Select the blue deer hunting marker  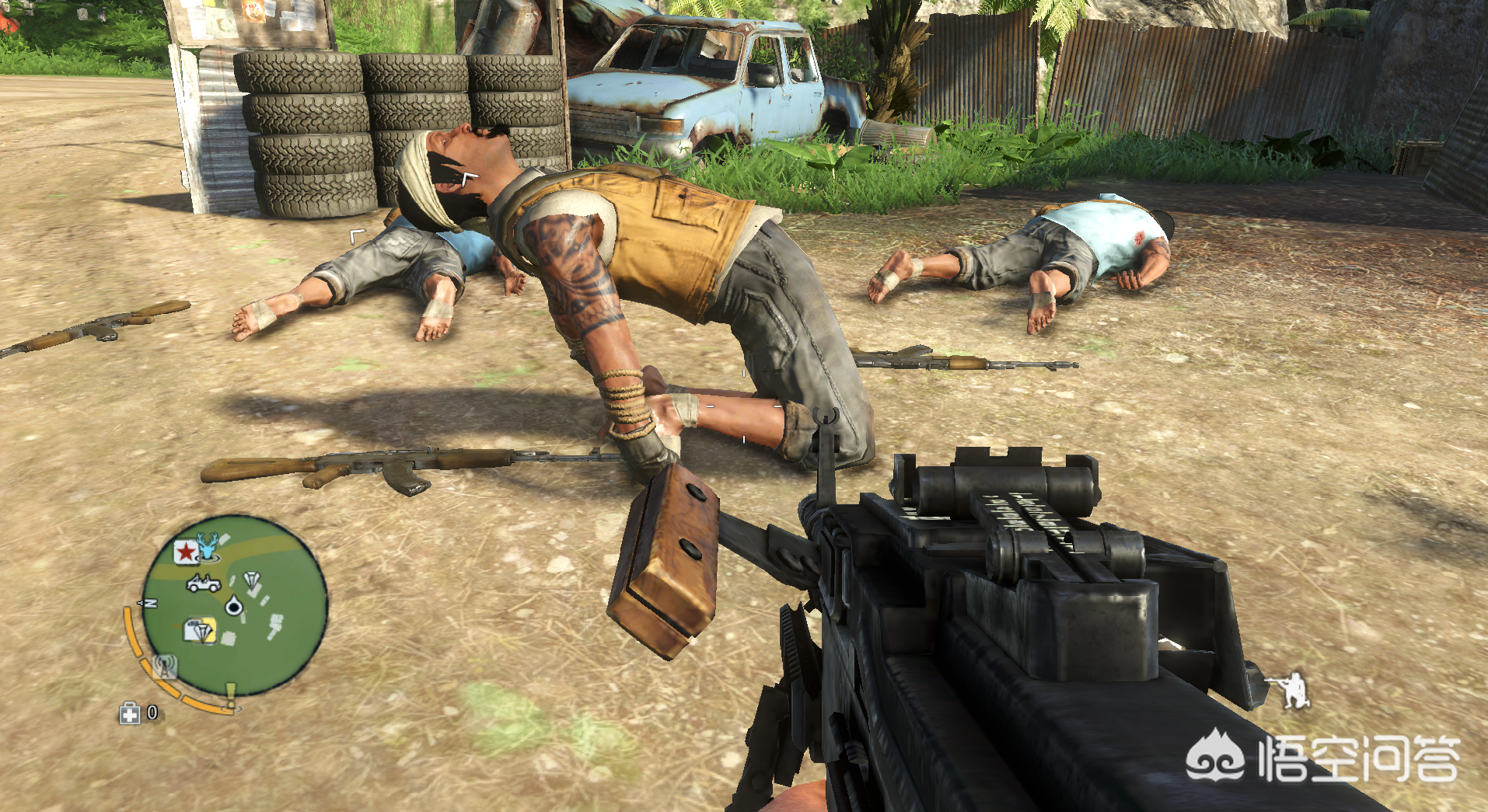[208, 547]
